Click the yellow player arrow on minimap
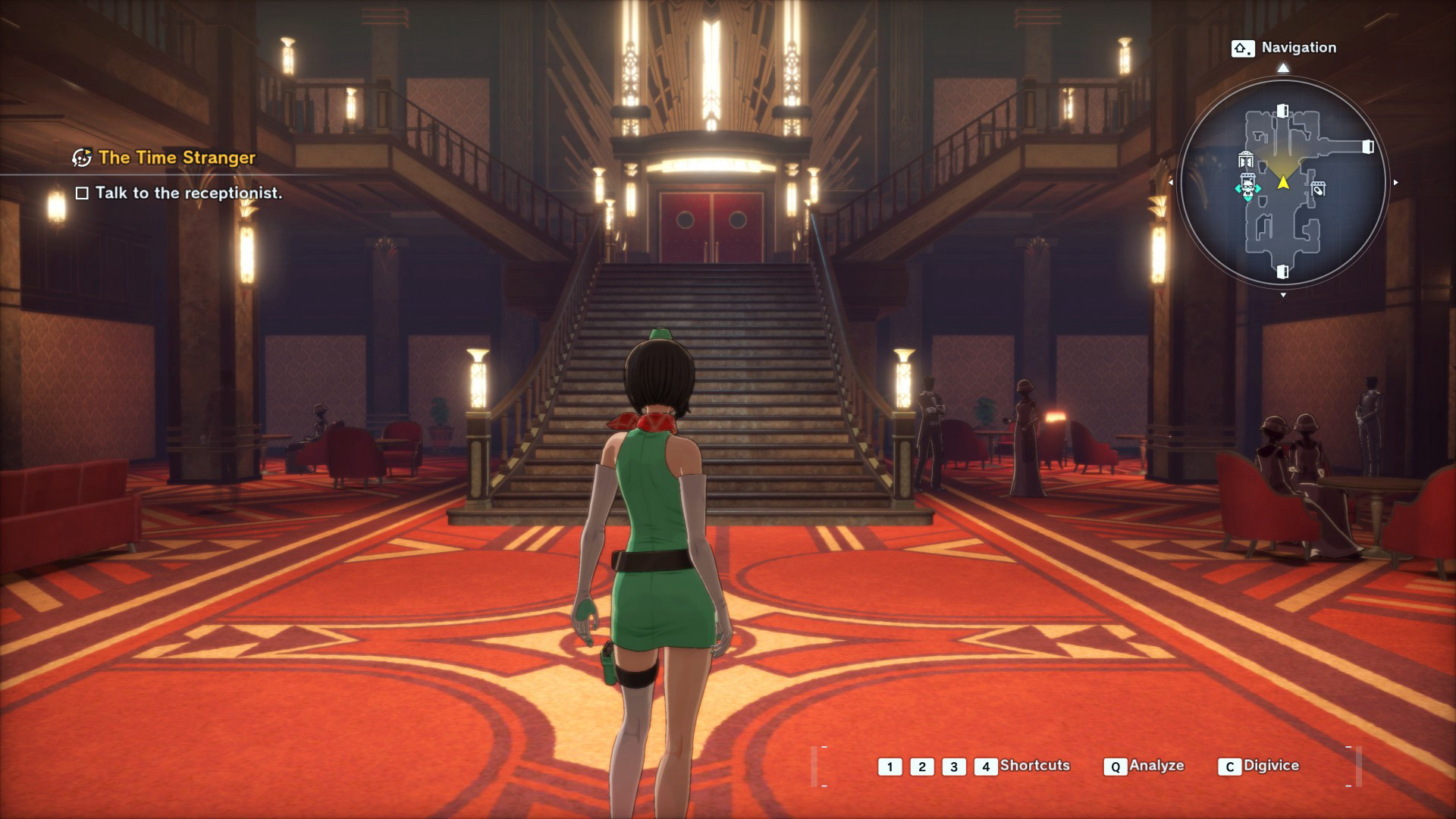Viewport: 1456px width, 819px height. pyautogui.click(x=1282, y=182)
